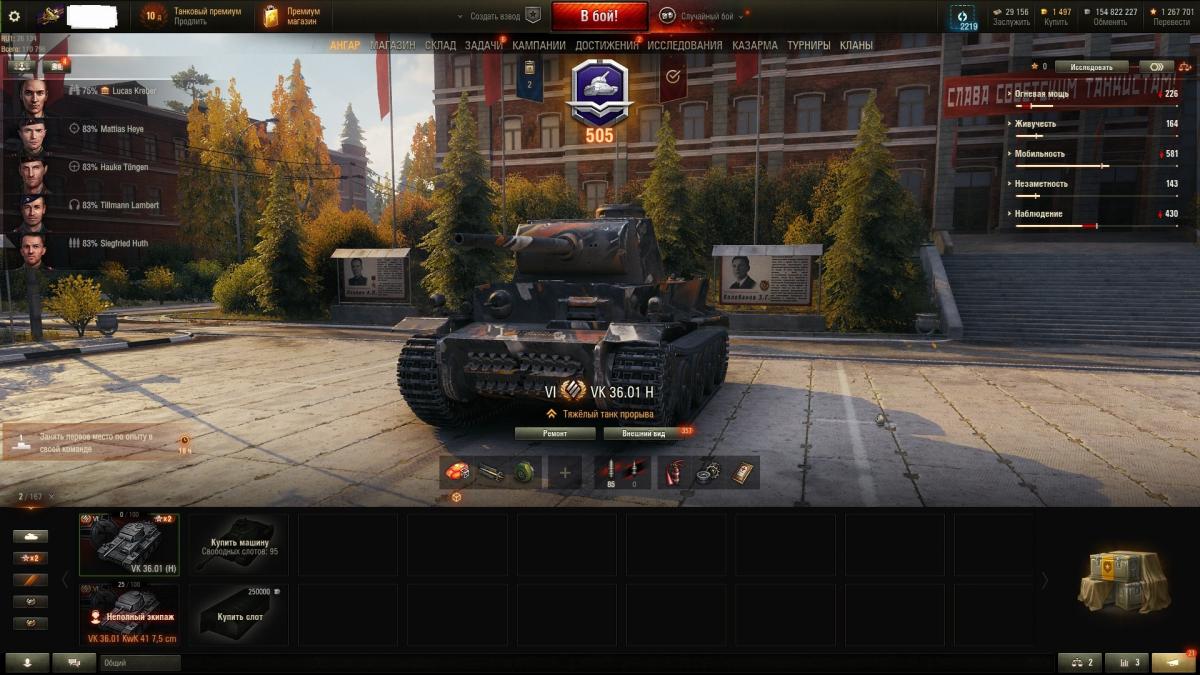Show the ДОСТИЖЕНИЯ tab

pos(607,45)
